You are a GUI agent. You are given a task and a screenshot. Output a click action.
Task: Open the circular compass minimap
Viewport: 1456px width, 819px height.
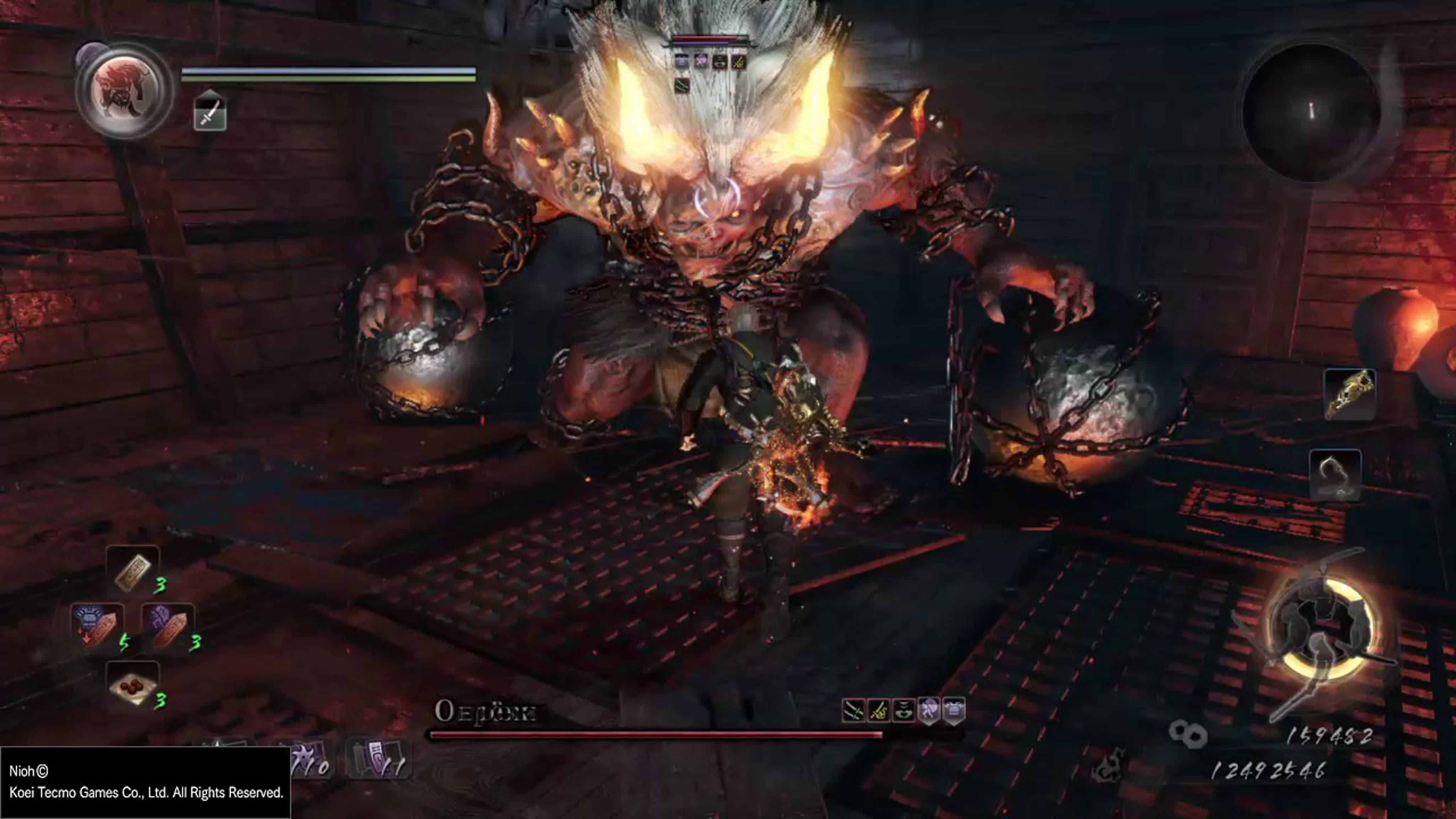(1311, 112)
